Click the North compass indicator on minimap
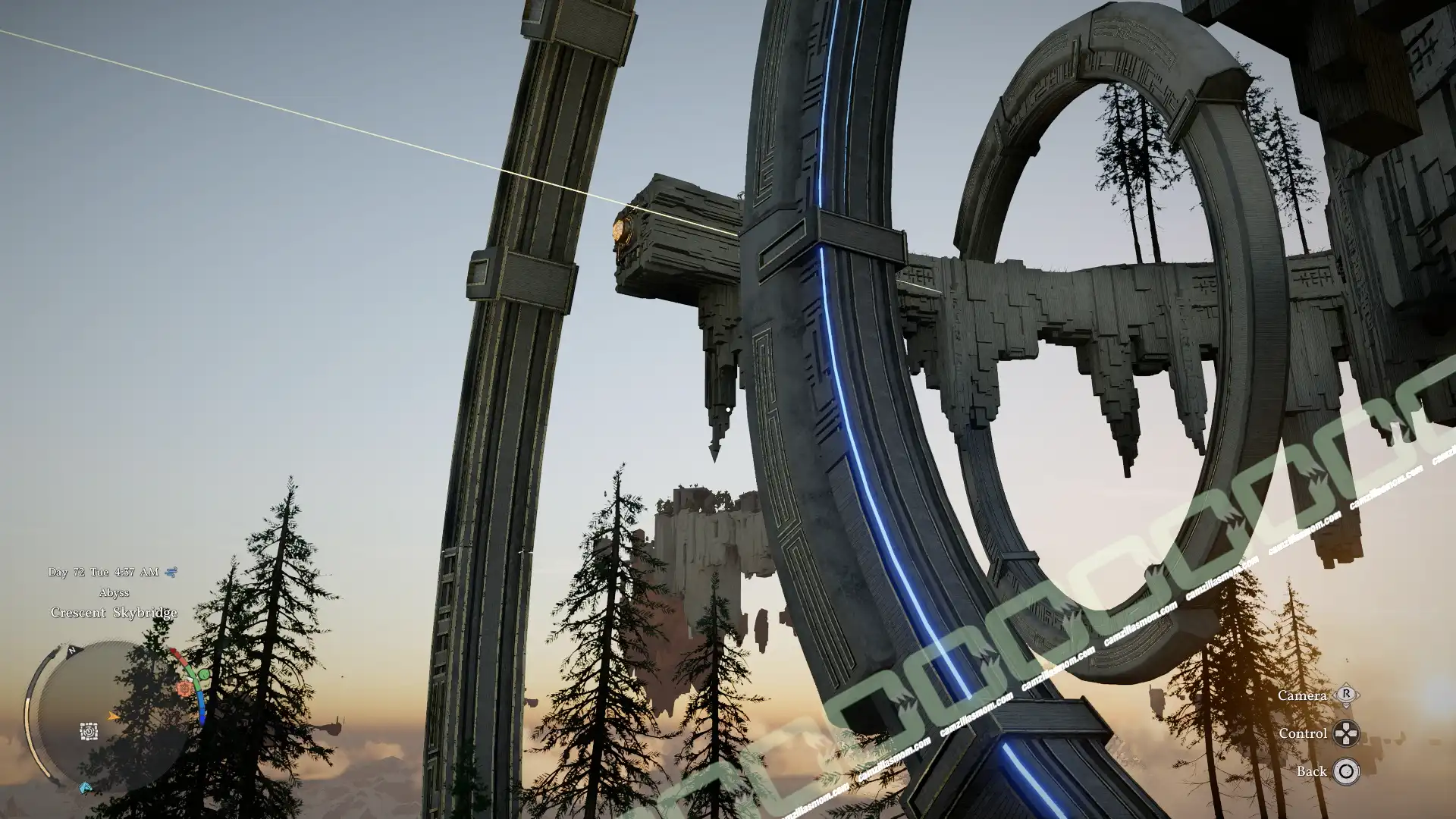 tap(72, 651)
